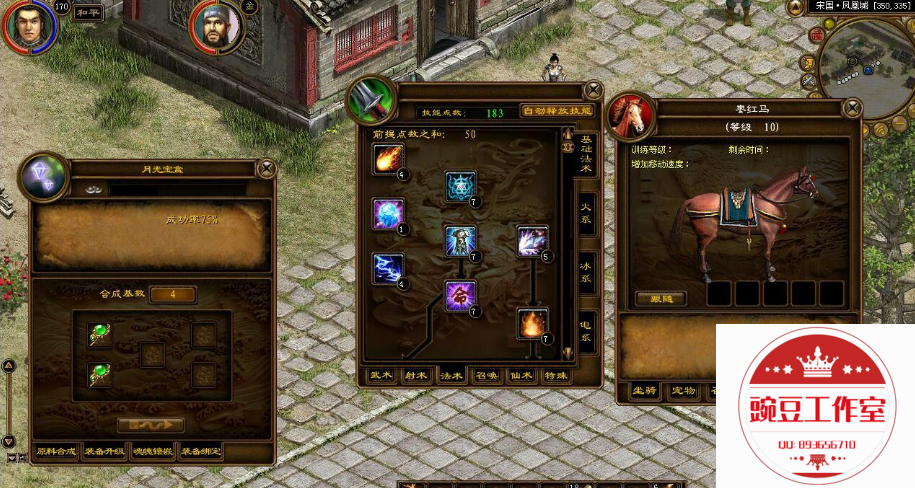The image size is (915, 488).
Task: Open the 装备升级 equipment upgrade tab
Action: click(x=105, y=452)
